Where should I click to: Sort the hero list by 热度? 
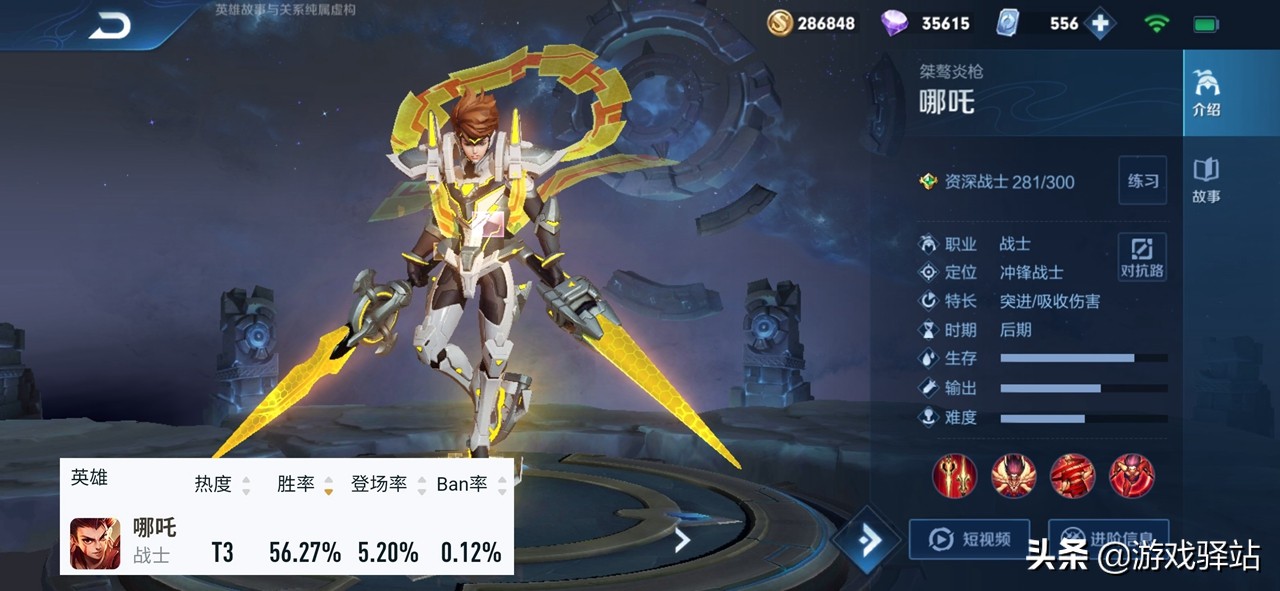[221, 485]
